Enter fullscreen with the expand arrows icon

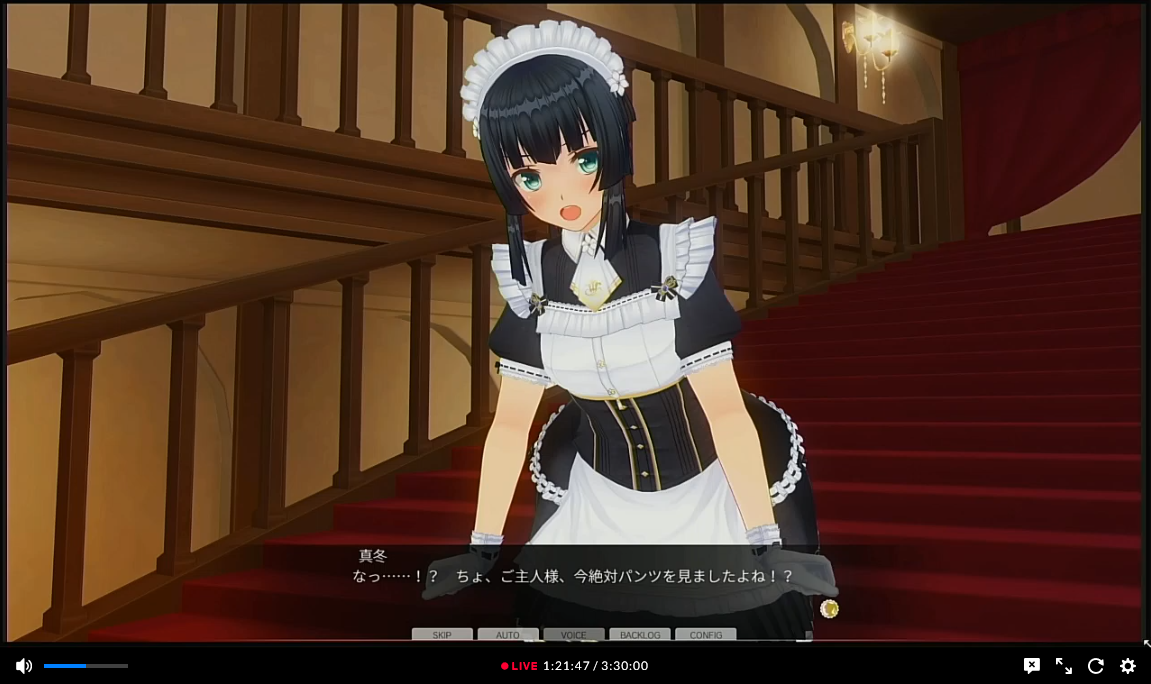[1064, 666]
